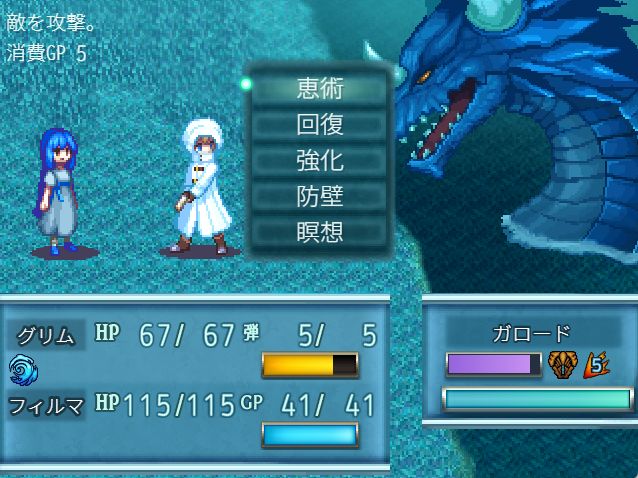Select フィルマ in the party panel

pyautogui.click(x=46, y=405)
